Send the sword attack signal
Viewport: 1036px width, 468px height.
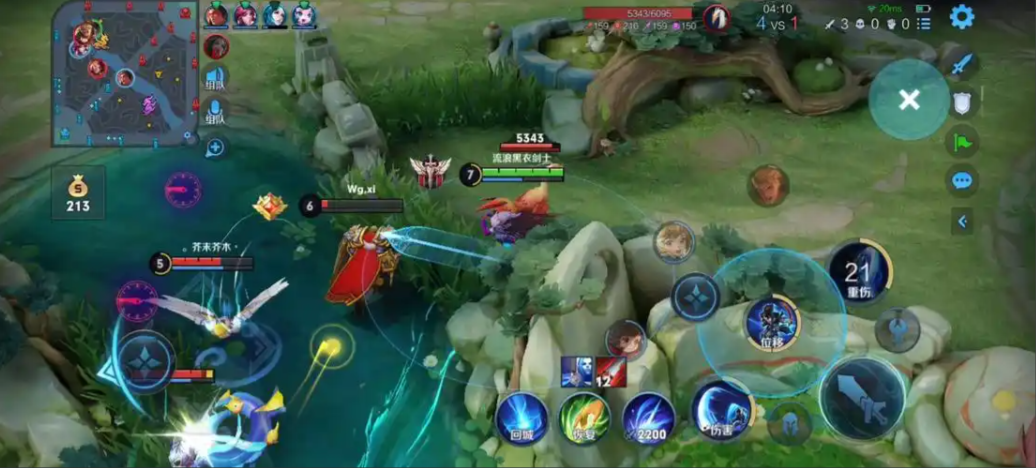click(962, 65)
